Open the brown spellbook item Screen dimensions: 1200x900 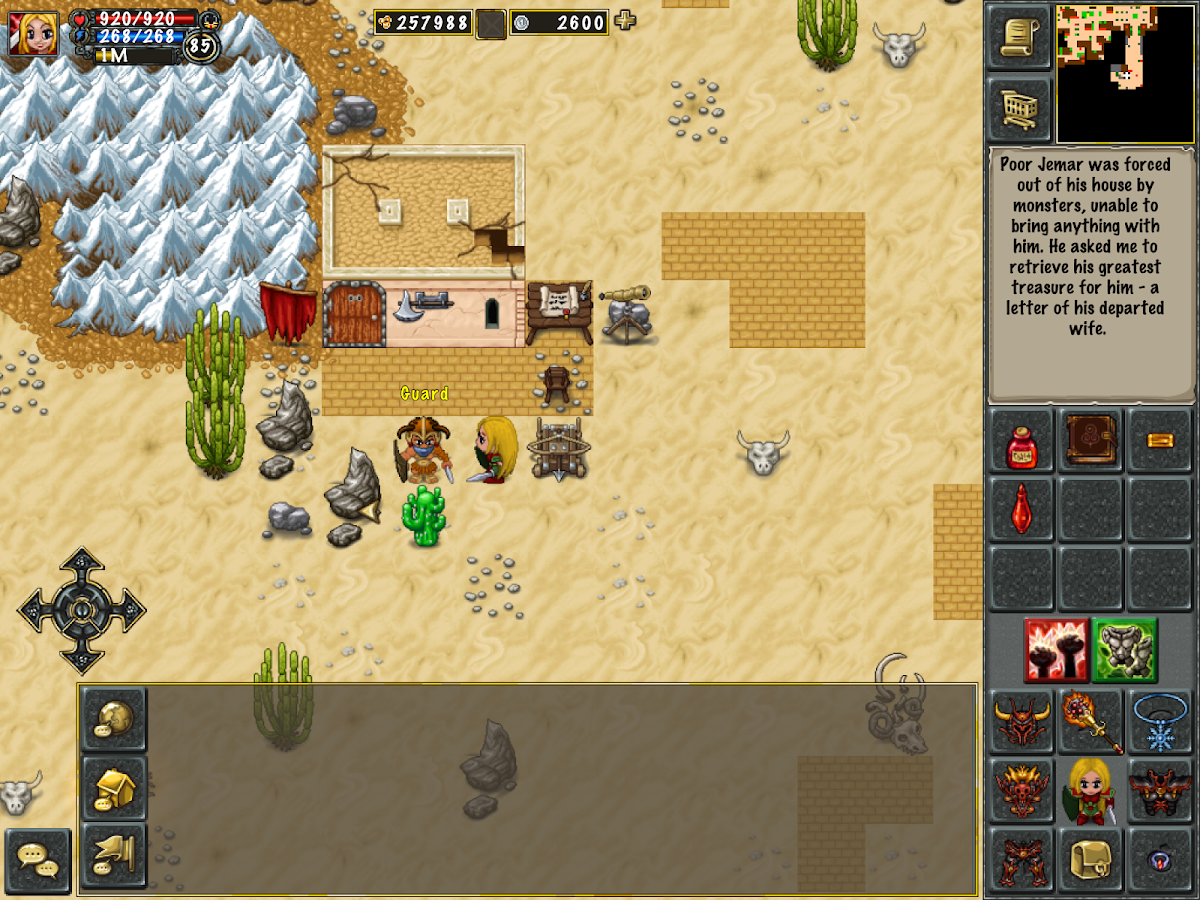click(1091, 441)
